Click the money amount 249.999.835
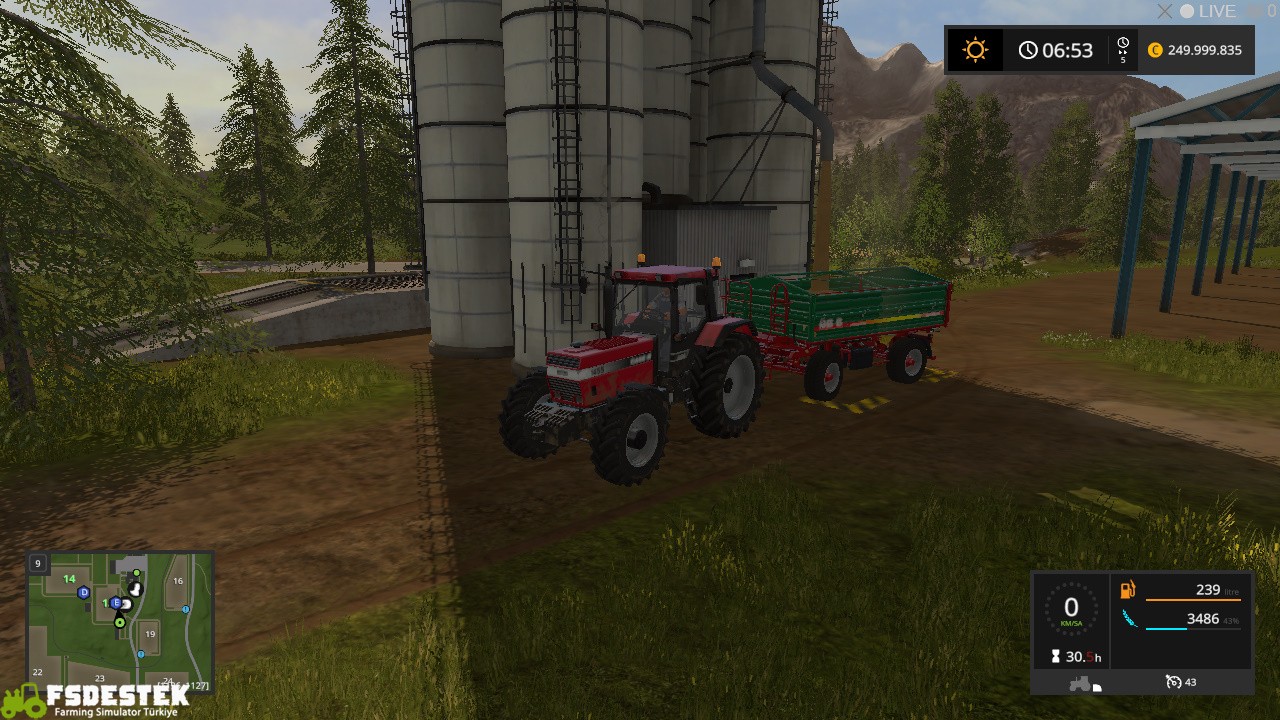Viewport: 1280px width, 720px height. click(1203, 49)
